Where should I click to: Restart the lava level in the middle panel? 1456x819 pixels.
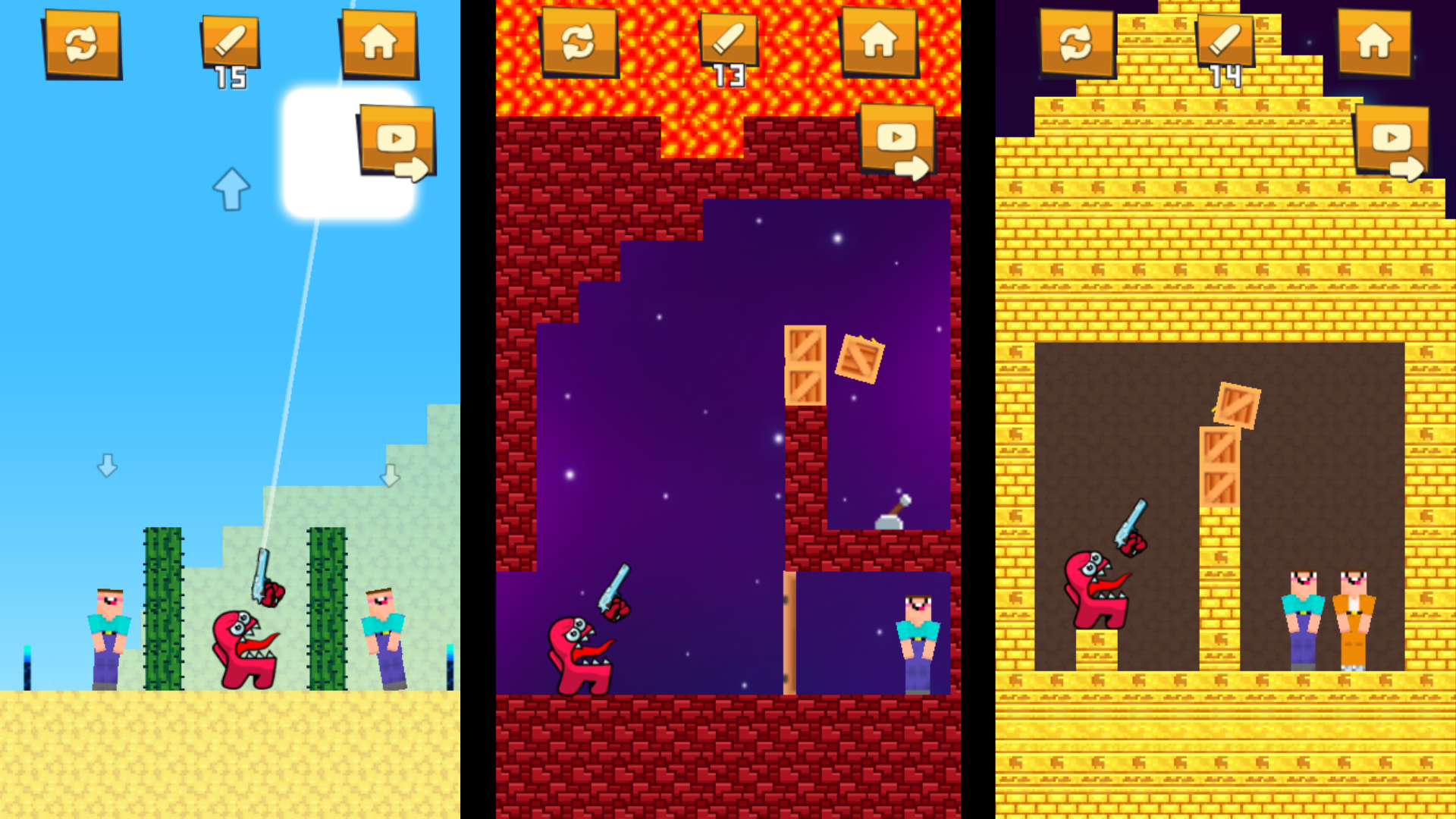click(x=578, y=42)
